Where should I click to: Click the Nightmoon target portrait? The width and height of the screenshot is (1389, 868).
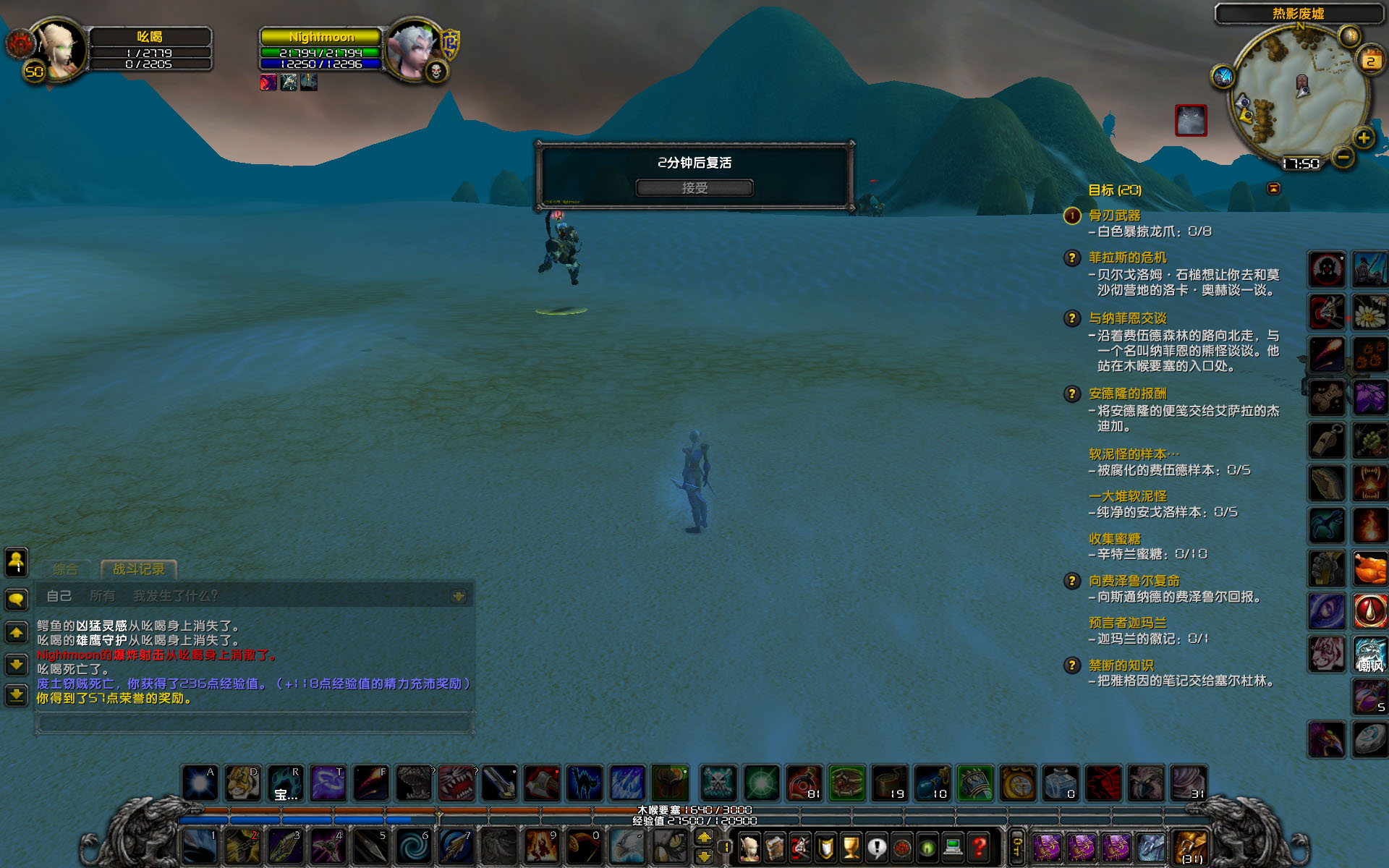(x=412, y=49)
